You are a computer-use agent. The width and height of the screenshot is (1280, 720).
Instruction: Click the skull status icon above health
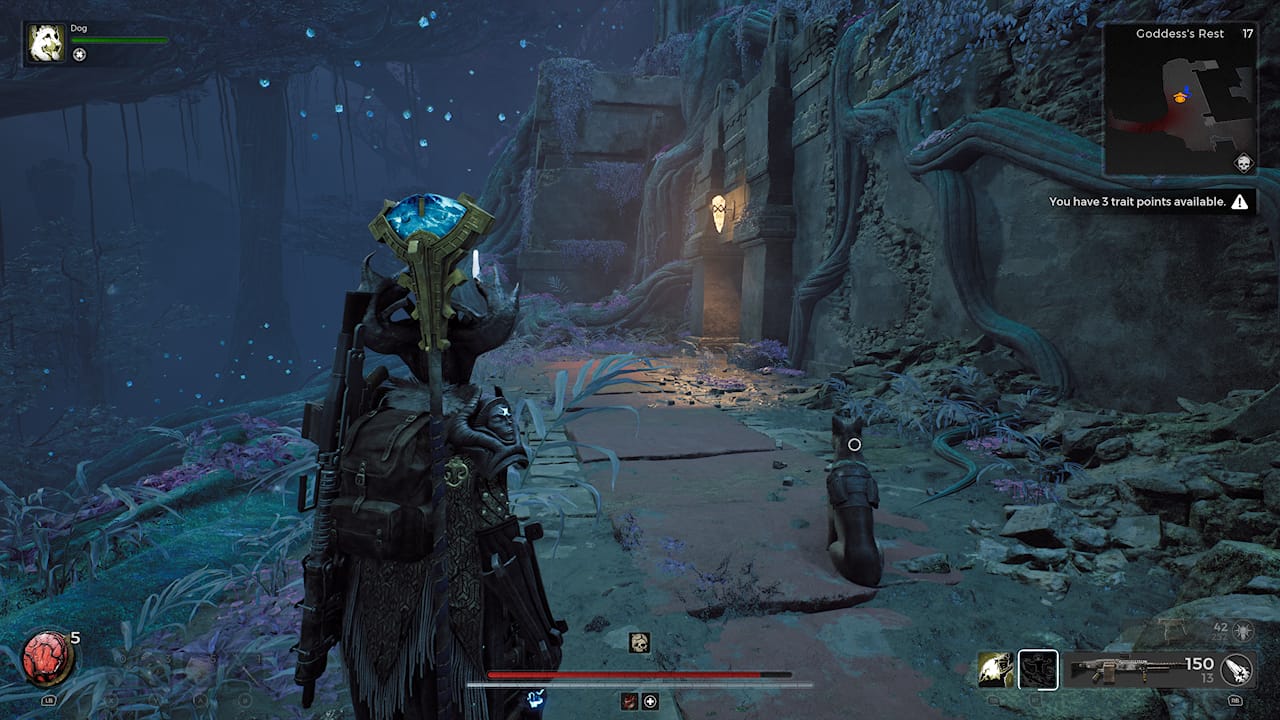tap(639, 642)
